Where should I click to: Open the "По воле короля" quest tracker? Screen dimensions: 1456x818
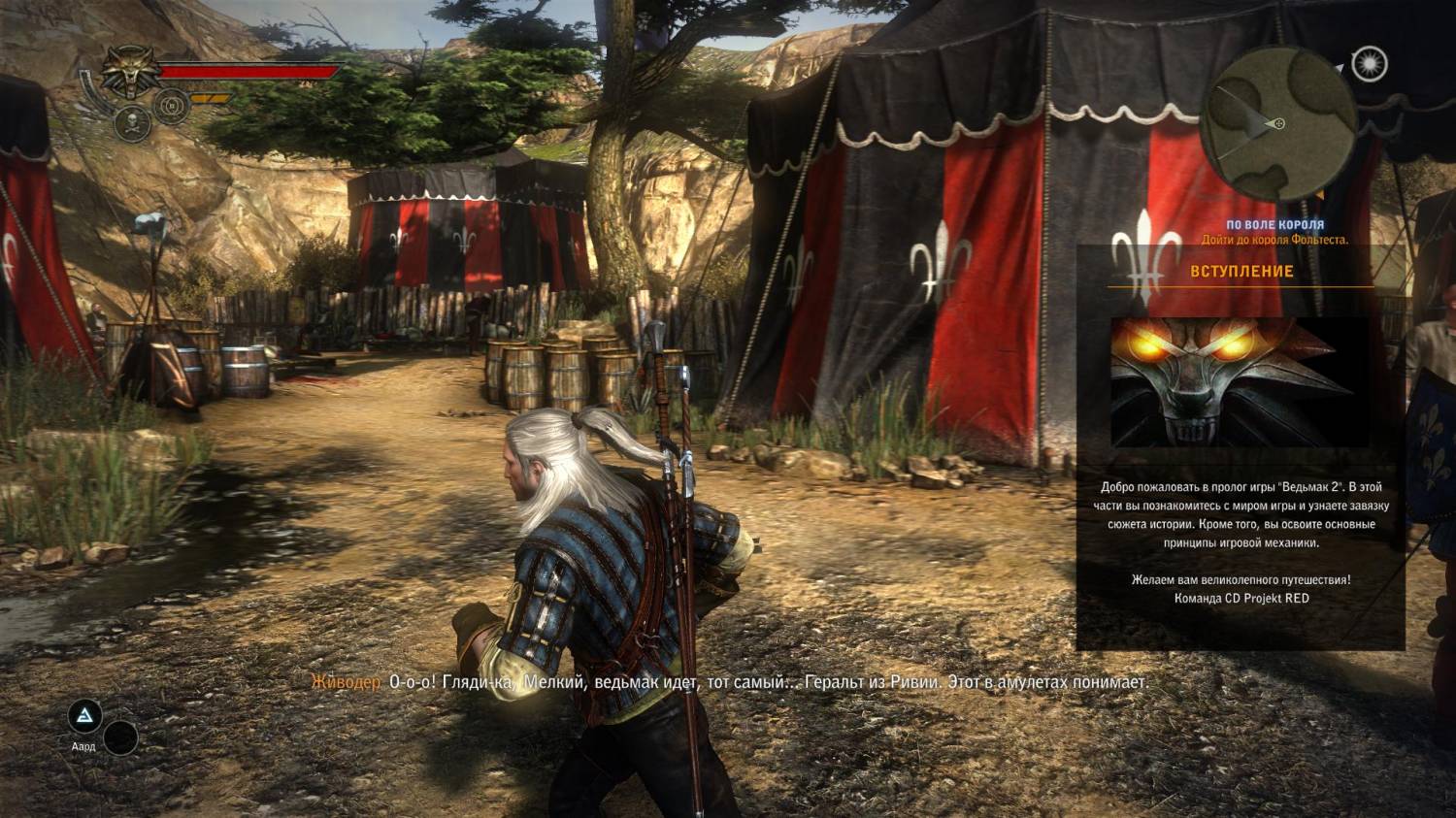click(1274, 225)
